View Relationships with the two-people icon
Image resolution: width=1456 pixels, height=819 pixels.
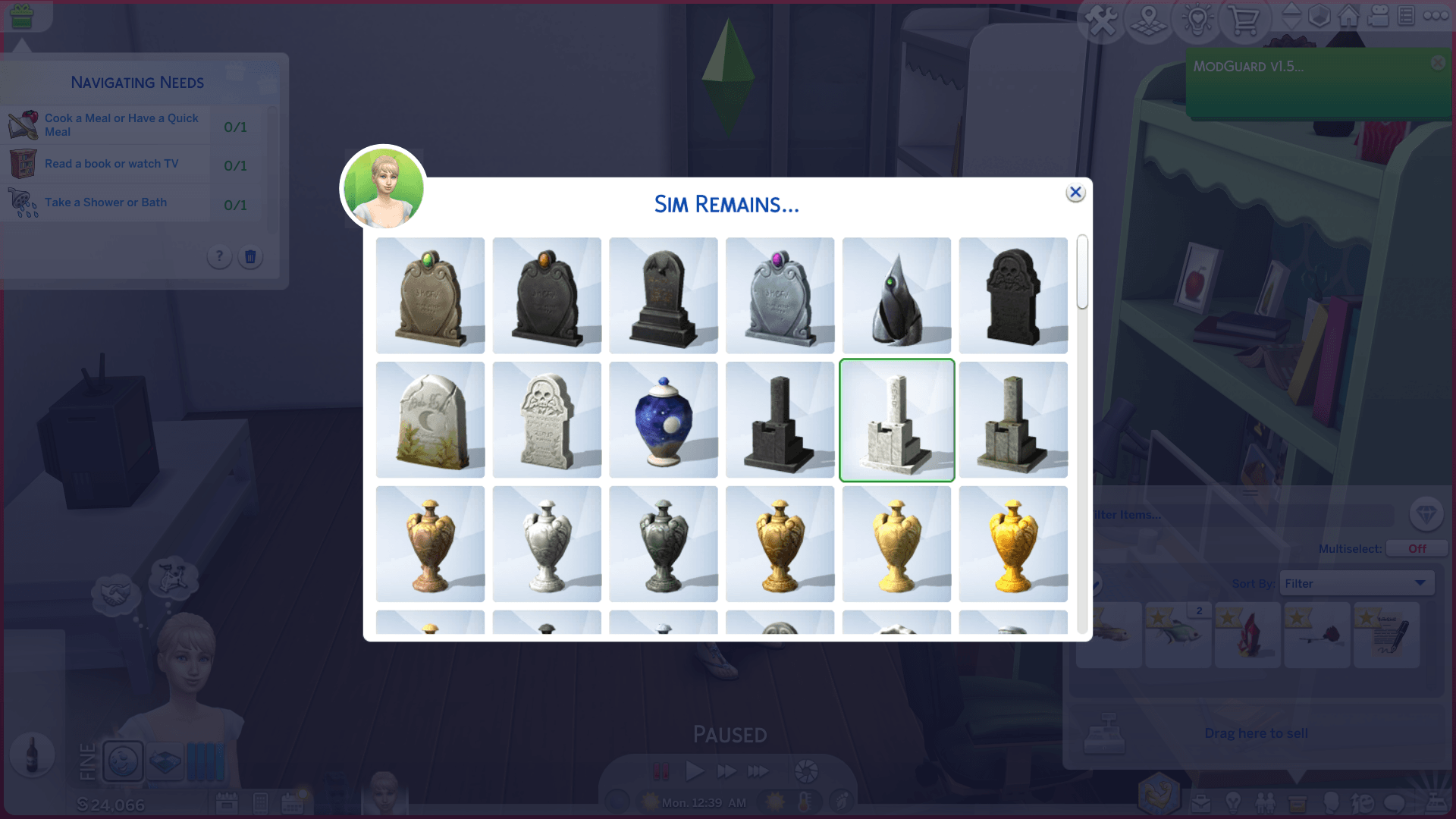click(x=1266, y=803)
